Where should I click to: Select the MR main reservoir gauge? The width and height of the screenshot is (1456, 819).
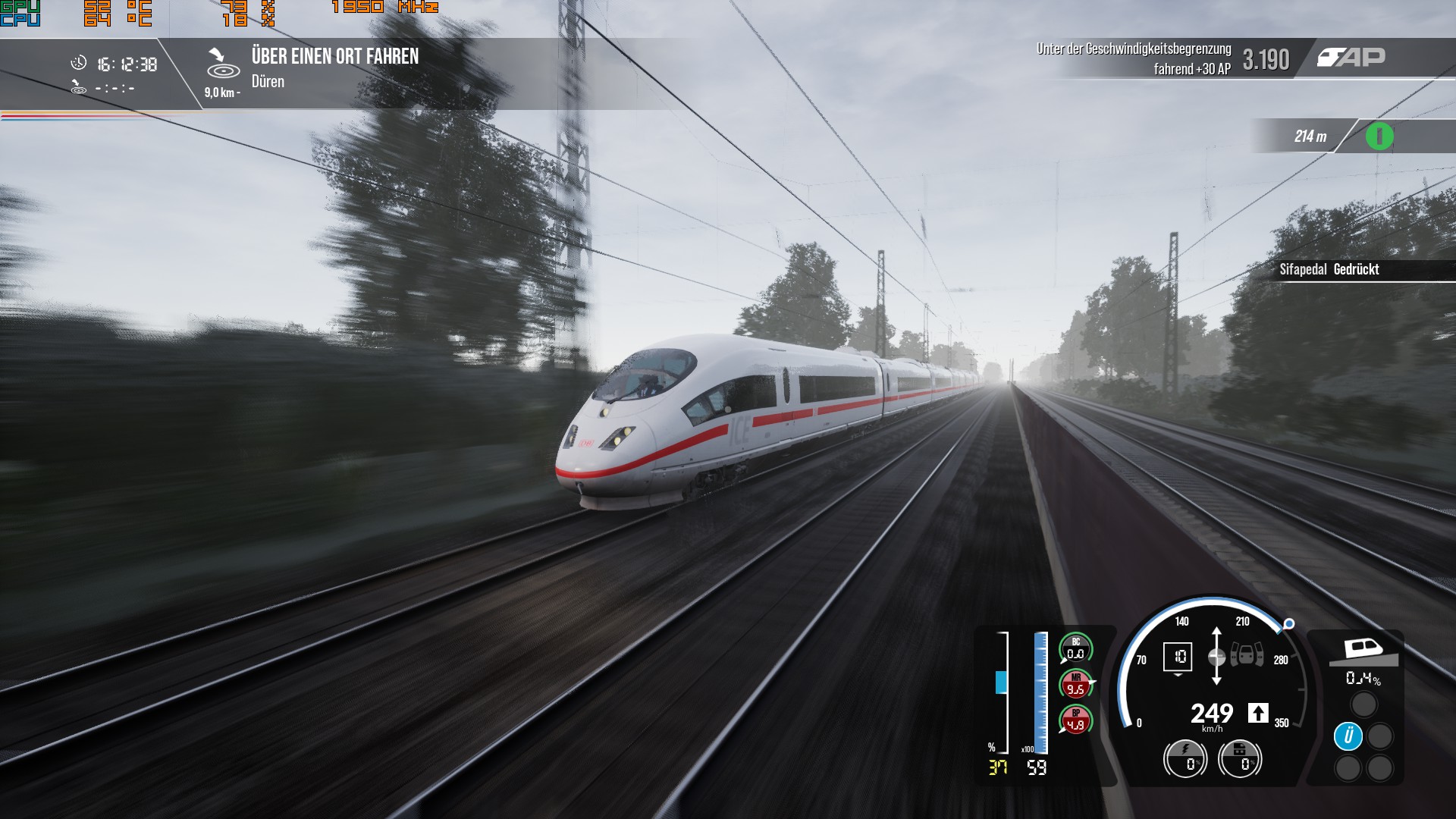[x=1075, y=684]
